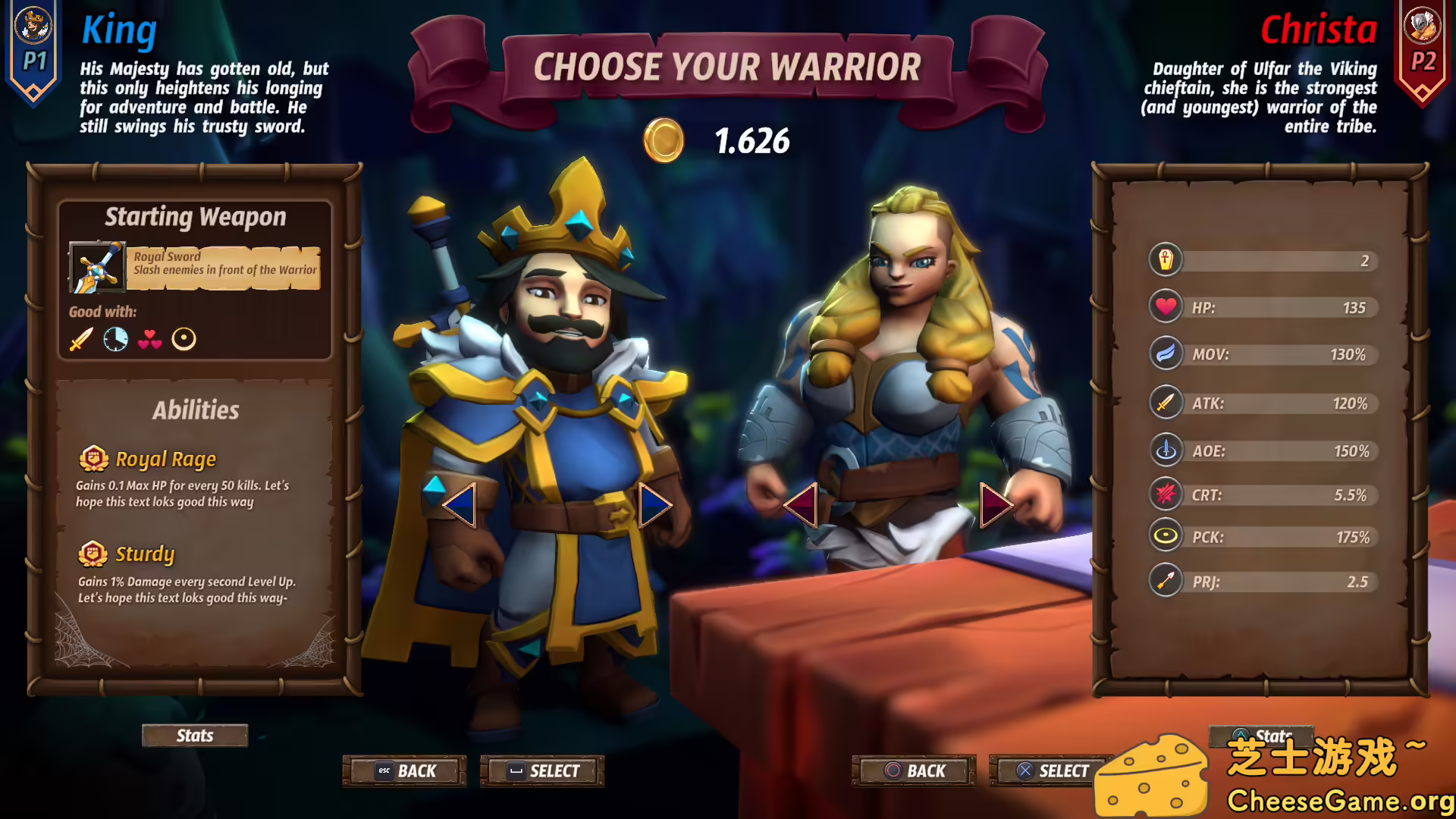Image resolution: width=1456 pixels, height=819 pixels.
Task: Cycle to next warrior with King's right arrow
Action: (654, 507)
